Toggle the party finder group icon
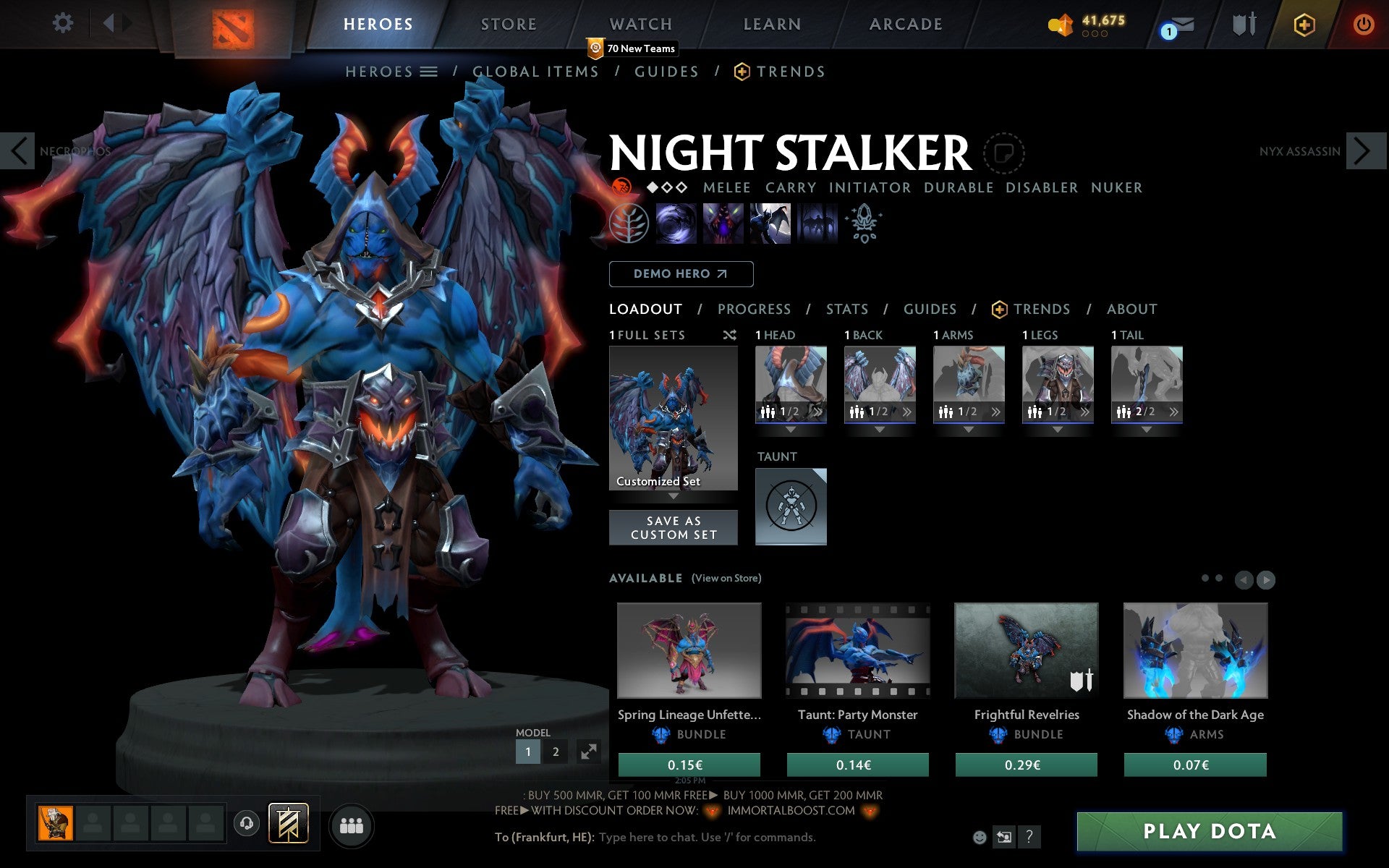This screenshot has height=868, width=1389. [351, 825]
